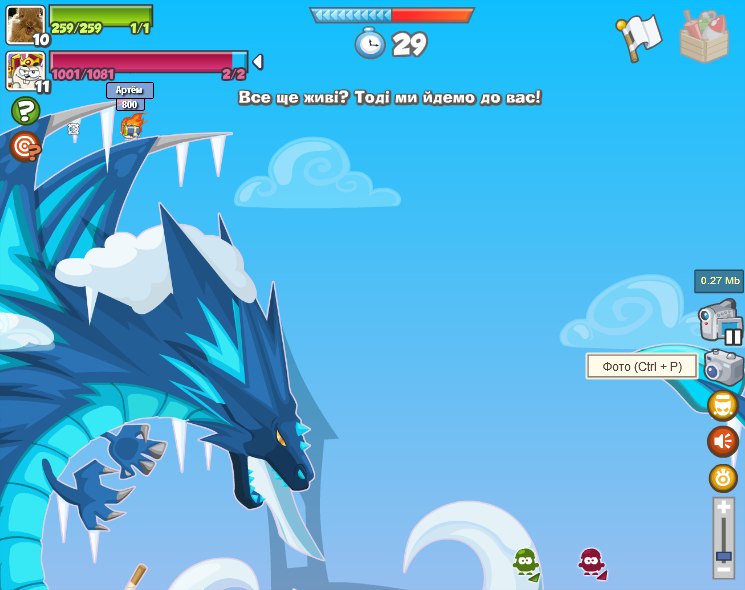Click the orange target hint button
Viewport: 745px width, 590px height.
25,147
